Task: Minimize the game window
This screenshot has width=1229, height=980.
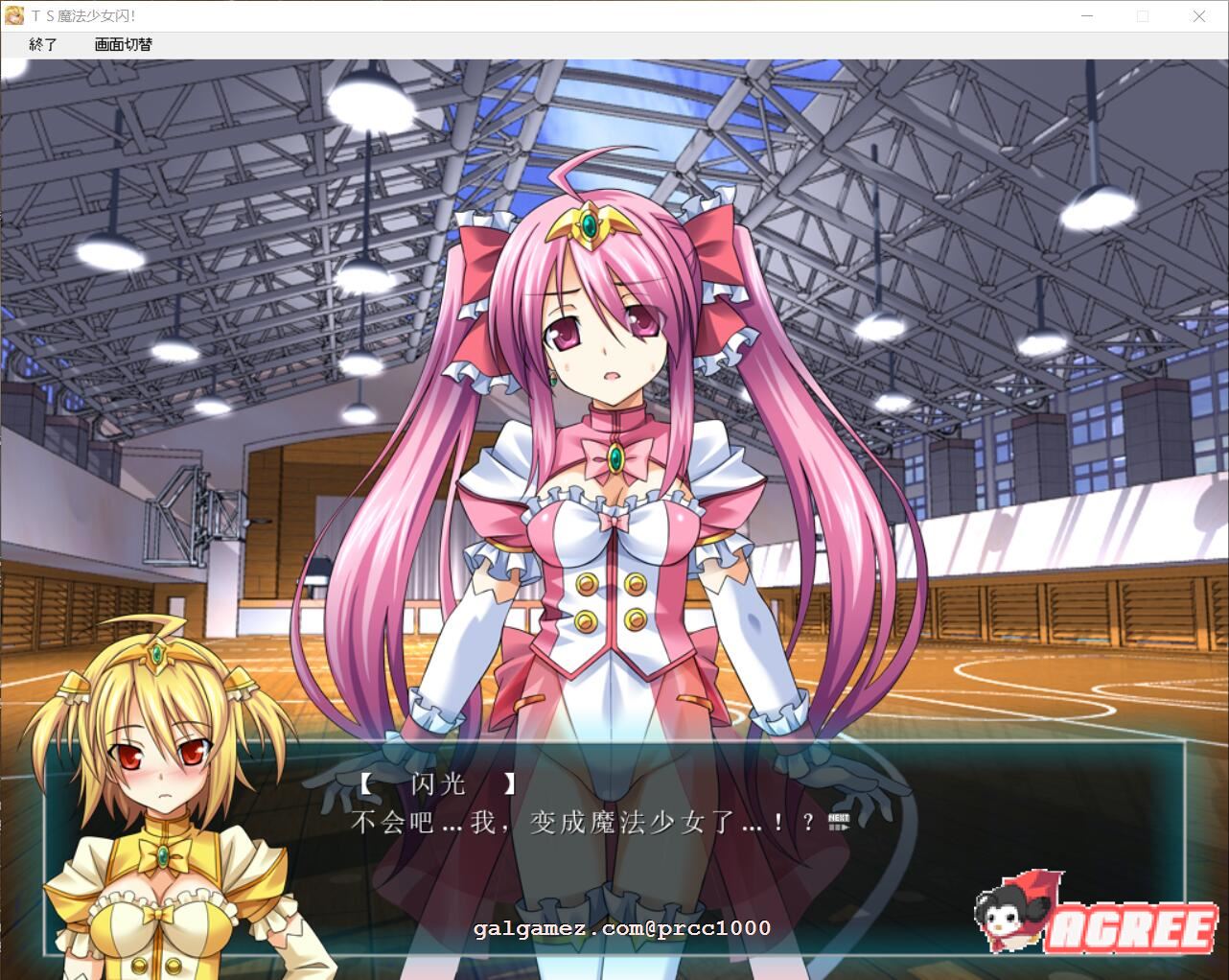Action: click(x=1087, y=15)
